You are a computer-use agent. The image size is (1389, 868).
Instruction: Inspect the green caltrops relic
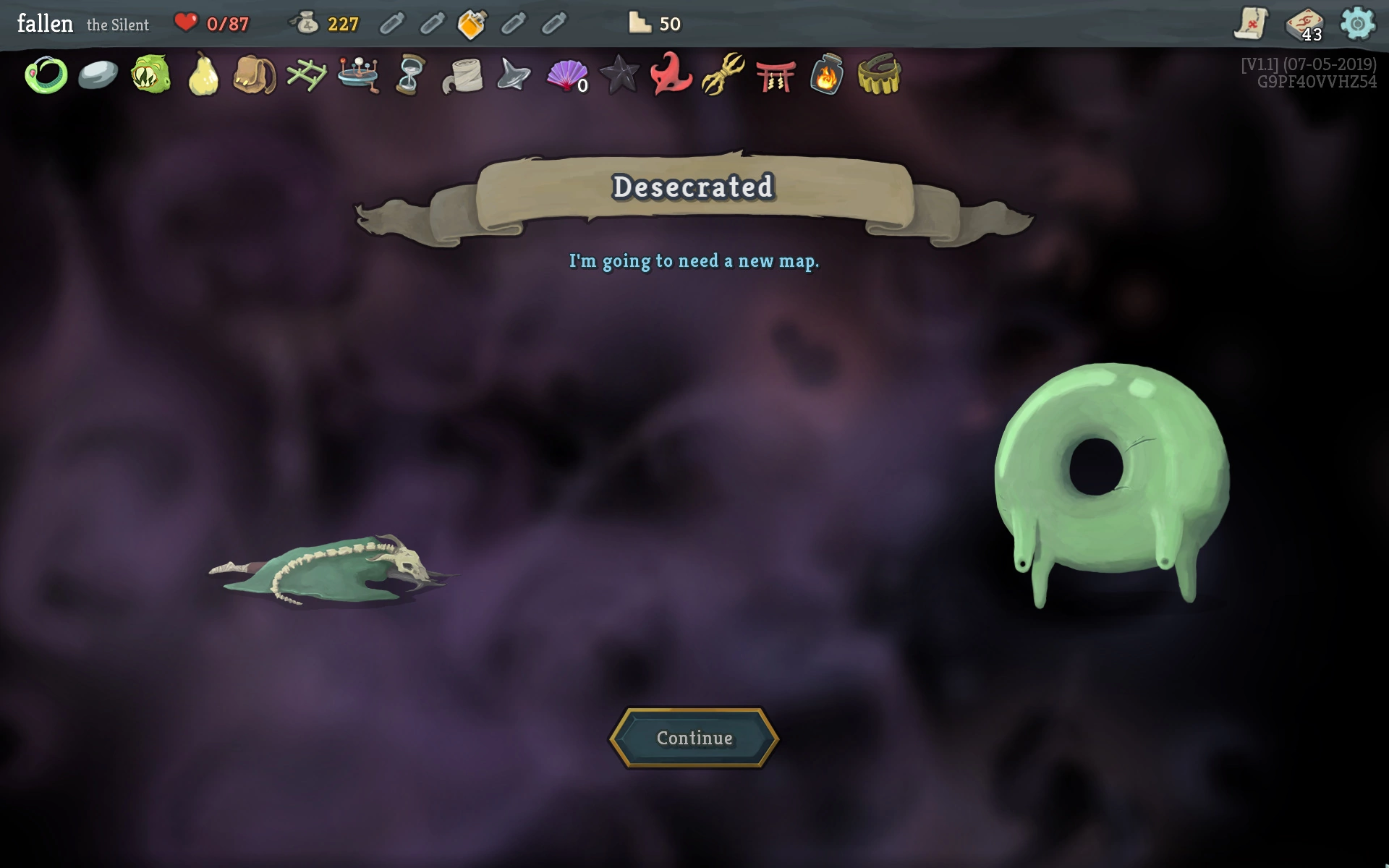click(307, 75)
